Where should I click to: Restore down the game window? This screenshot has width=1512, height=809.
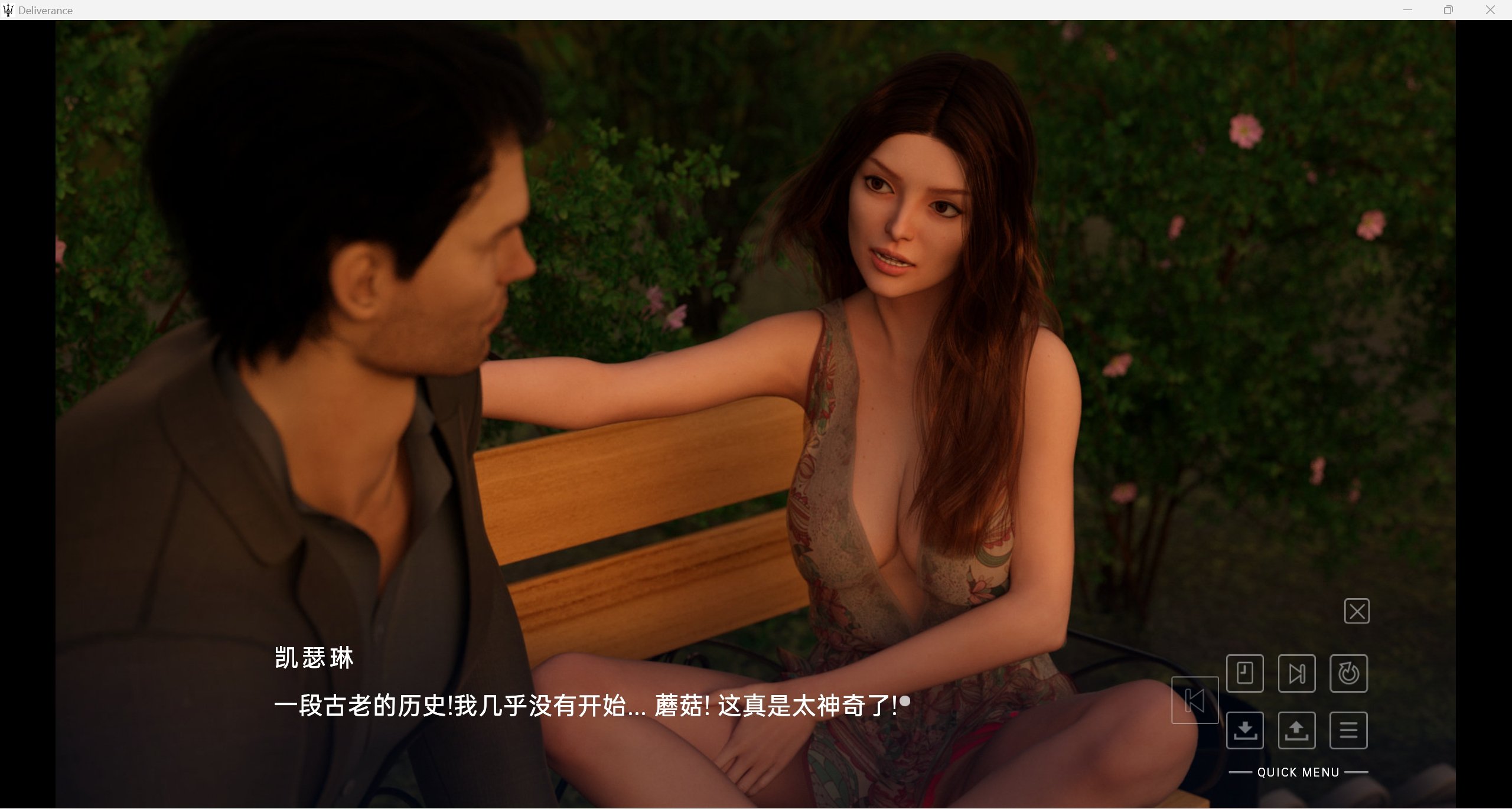(x=1449, y=9)
